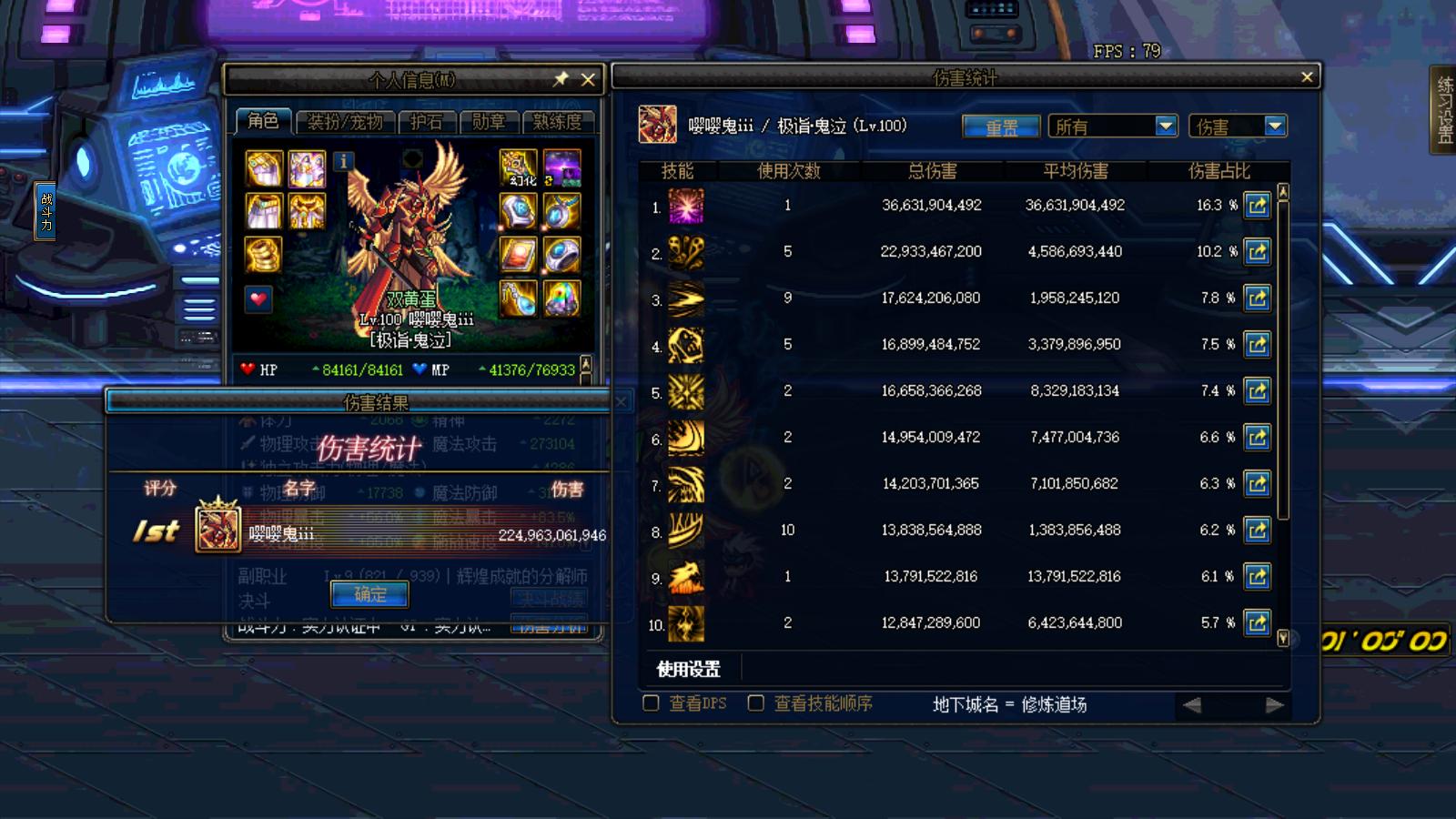1456x819 pixels.
Task: Click the red heart HP icon in personal info
Action: 258,298
